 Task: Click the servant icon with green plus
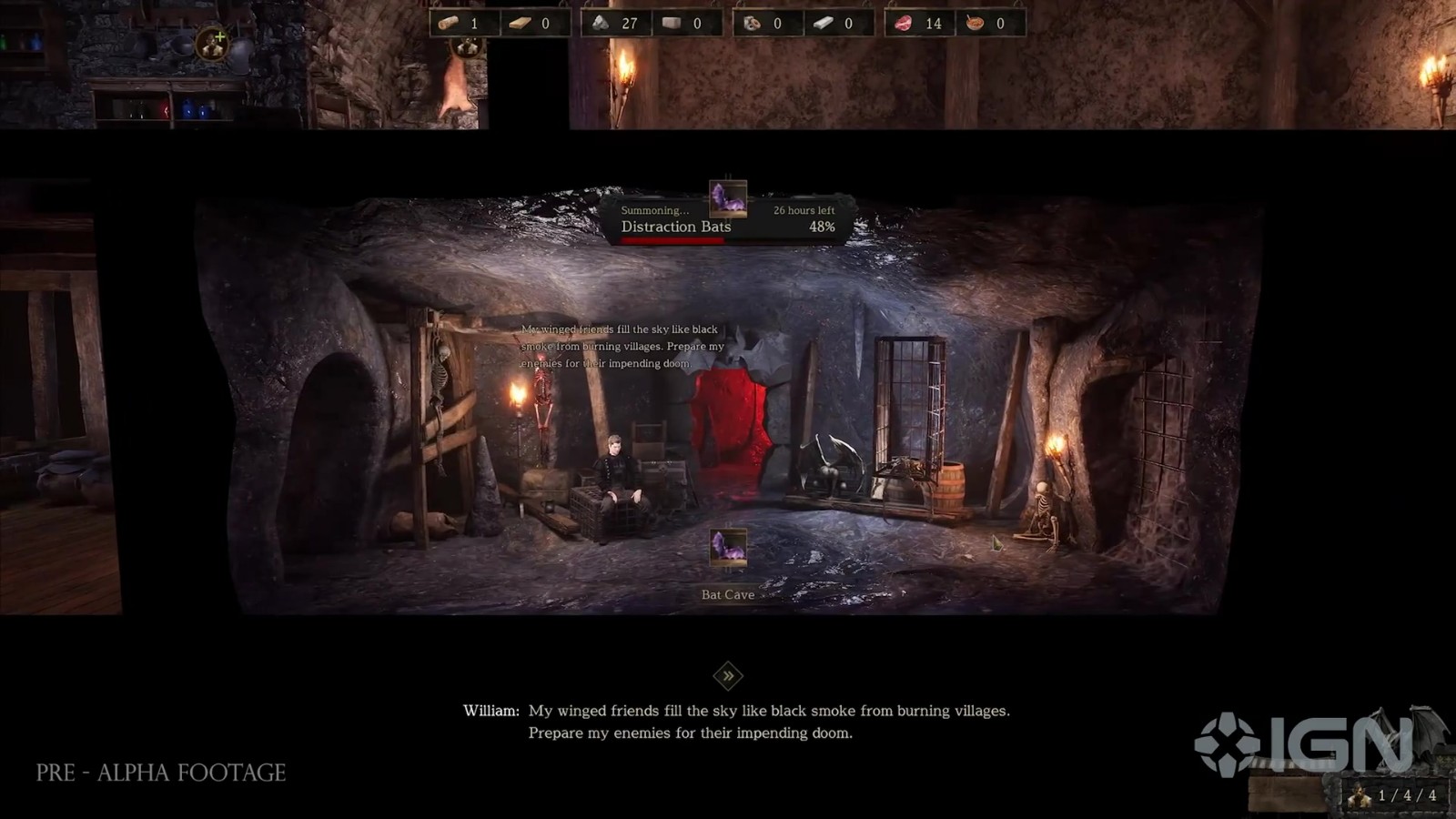(212, 44)
